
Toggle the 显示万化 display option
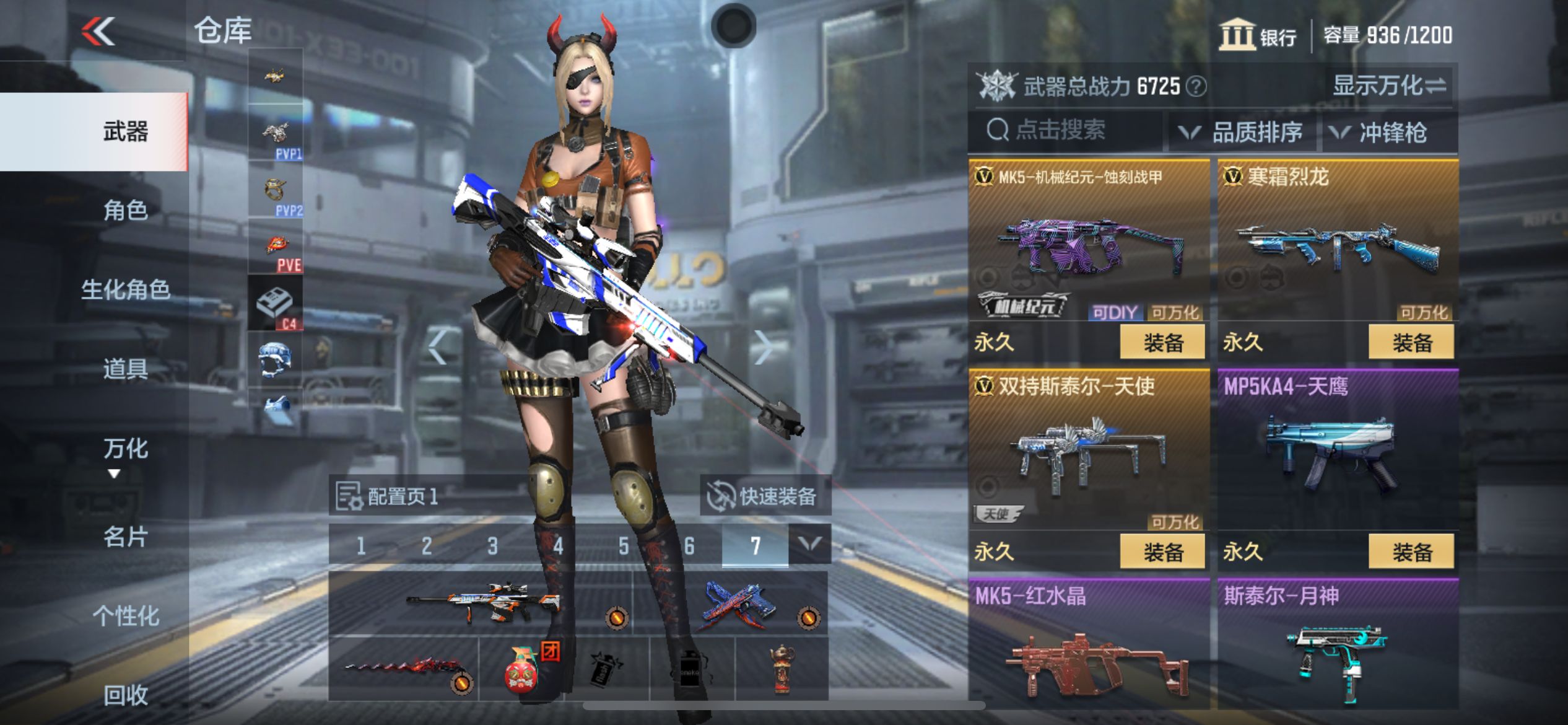1389,86
